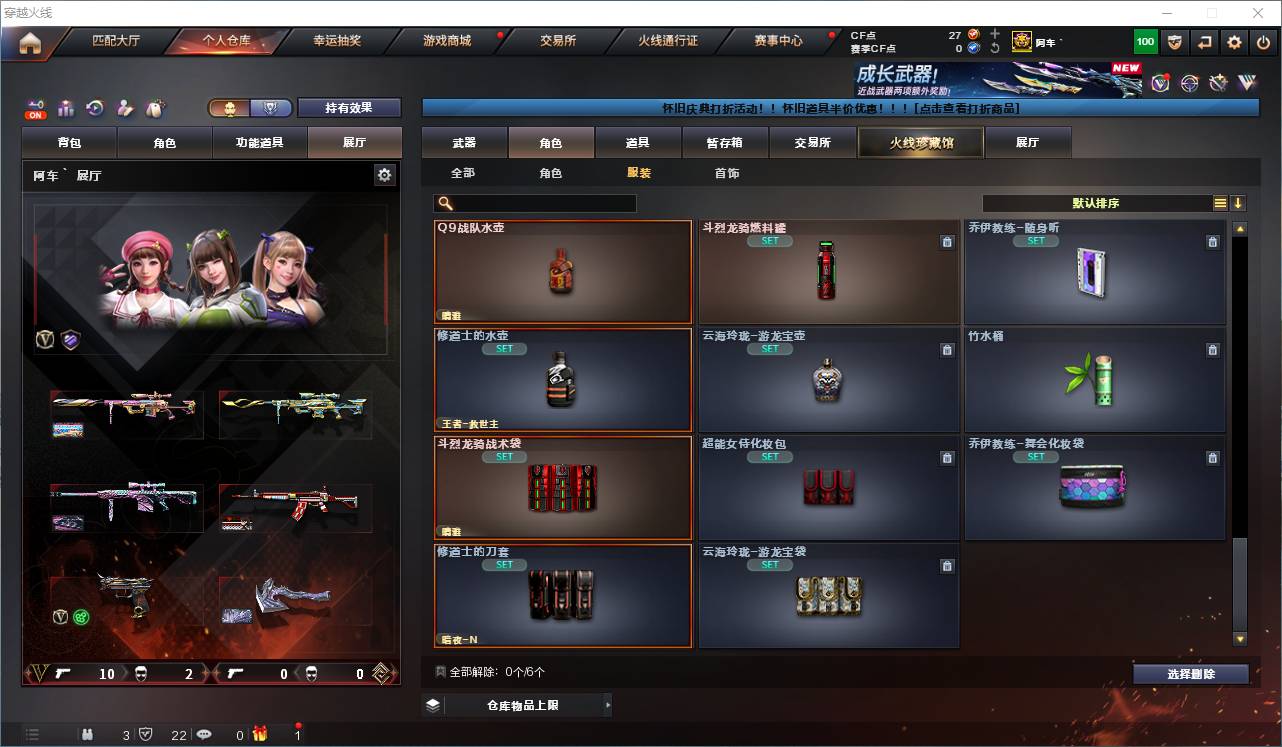This screenshot has width=1282, height=747.
Task: Open the V emblem icon with red notification dot
Action: click(x=1160, y=84)
